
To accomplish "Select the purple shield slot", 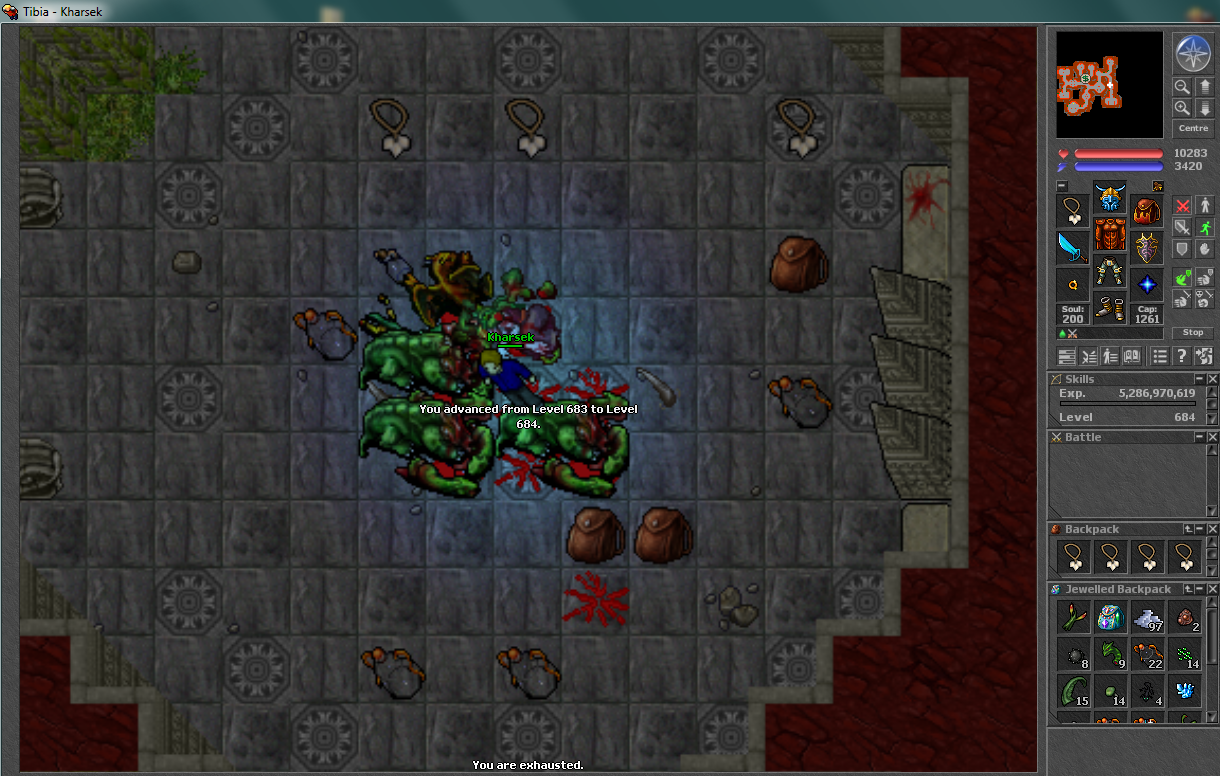I will point(1147,248).
